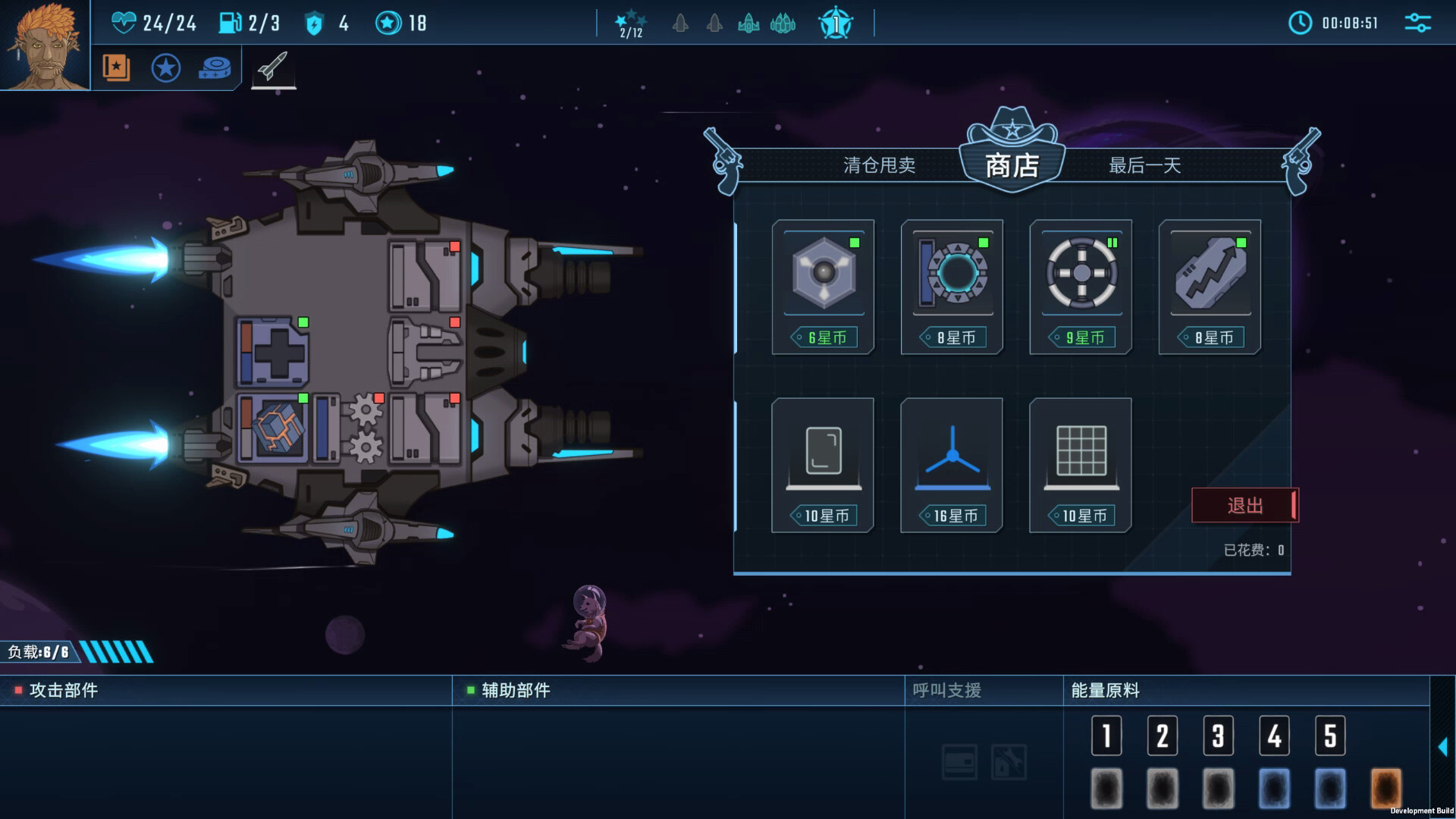Click the rank badge at top center
This screenshot has width=1456, height=819.
tap(835, 23)
